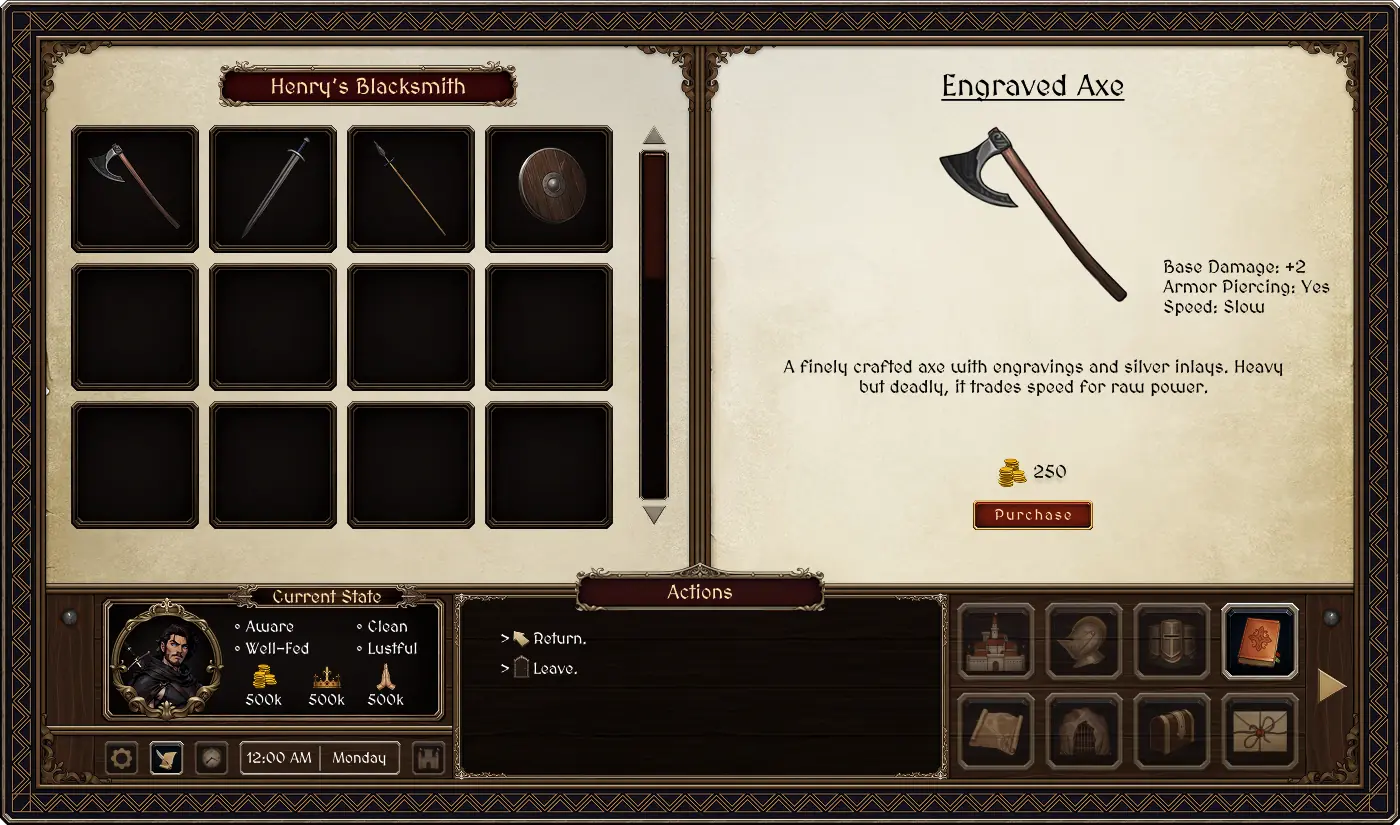Open the parchment scroll icon

coord(996,731)
